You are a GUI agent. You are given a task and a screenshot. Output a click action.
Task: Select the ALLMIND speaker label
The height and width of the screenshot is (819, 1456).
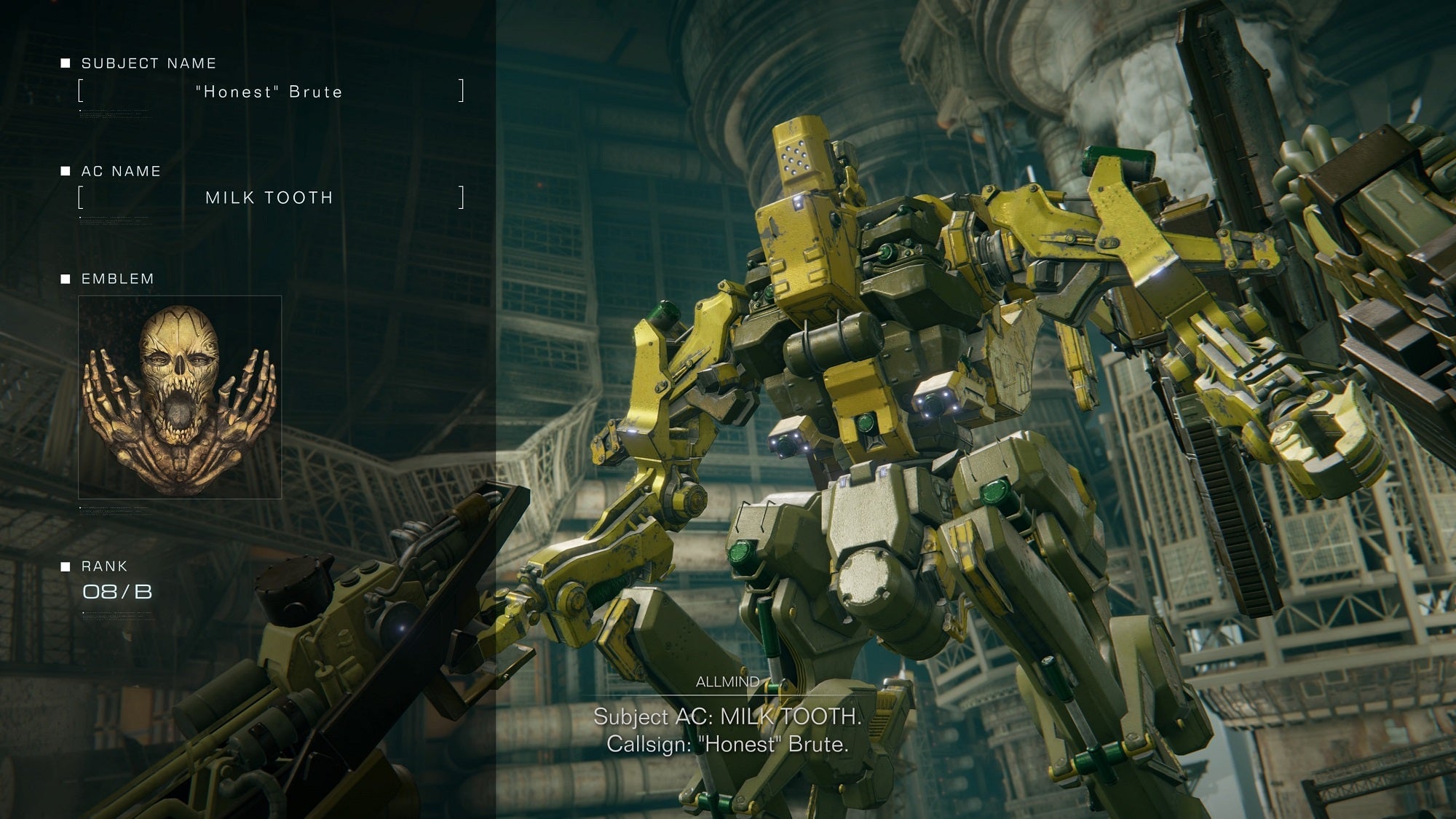[728, 682]
